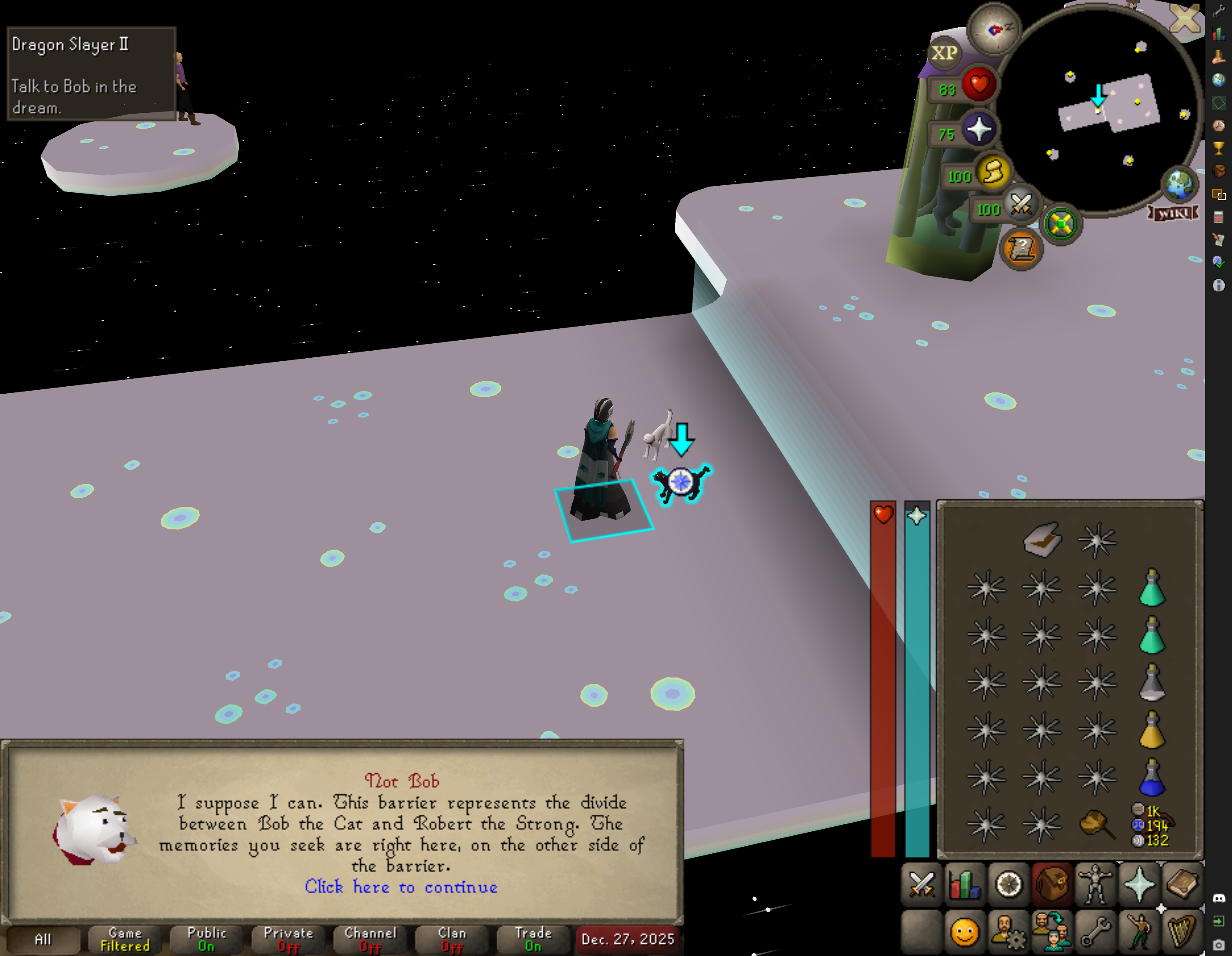Screen dimensions: 1232x956
Task: Open the Public chat tab
Action: tap(206, 939)
